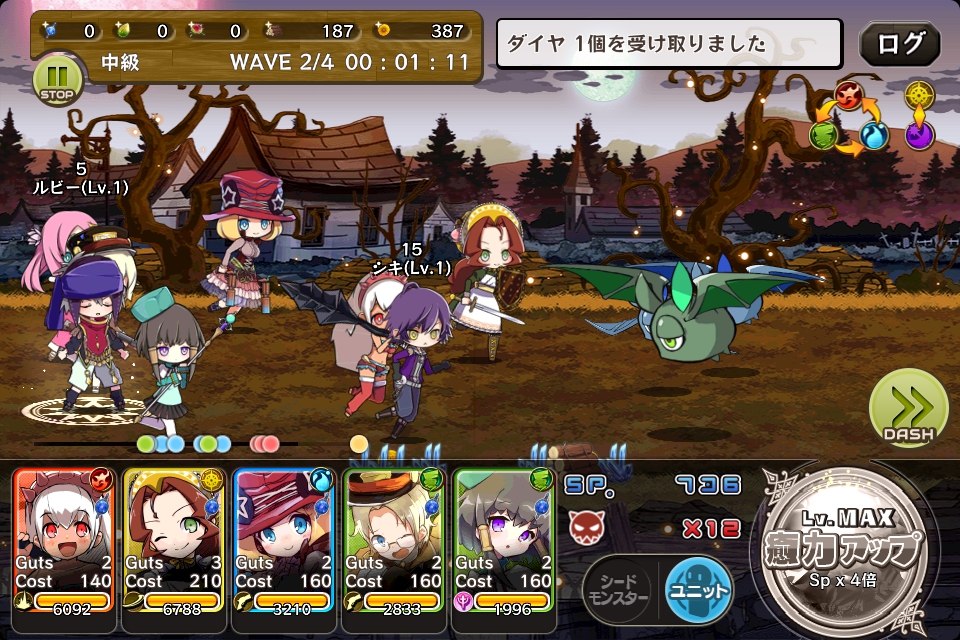Deploy the white-haired fire unit card costing 140
Image resolution: width=960 pixels, height=640 pixels.
point(62,538)
